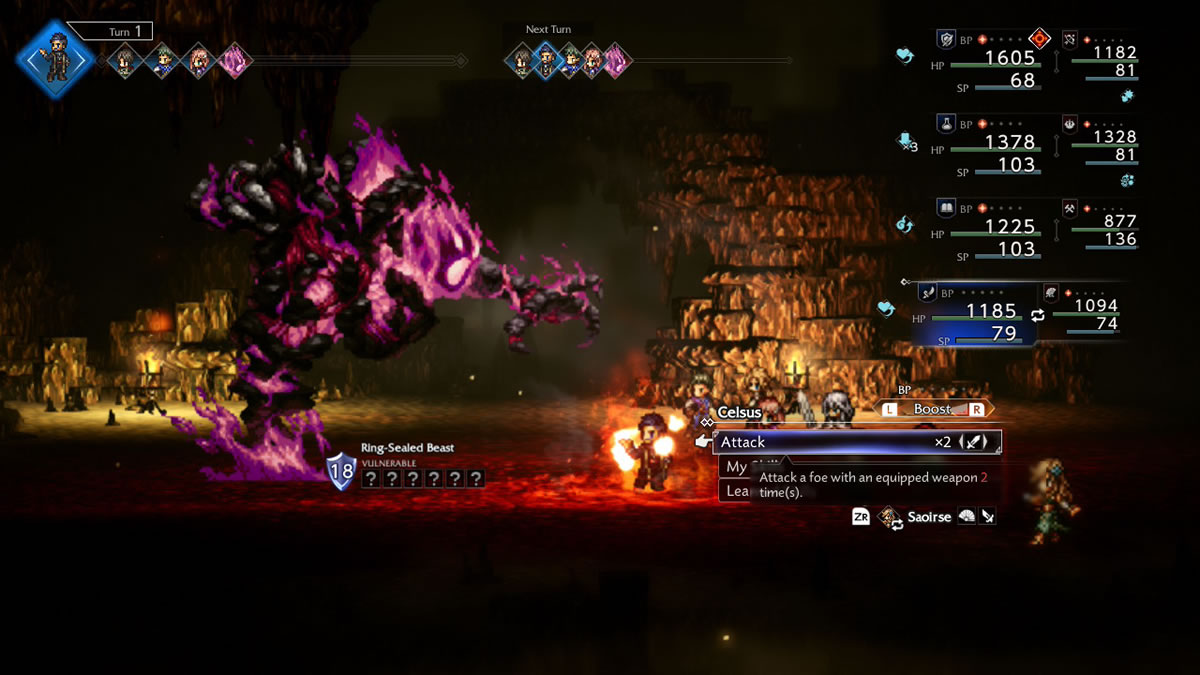
Task: Click the fan weapon icon beside Saoirse
Action: click(x=967, y=517)
